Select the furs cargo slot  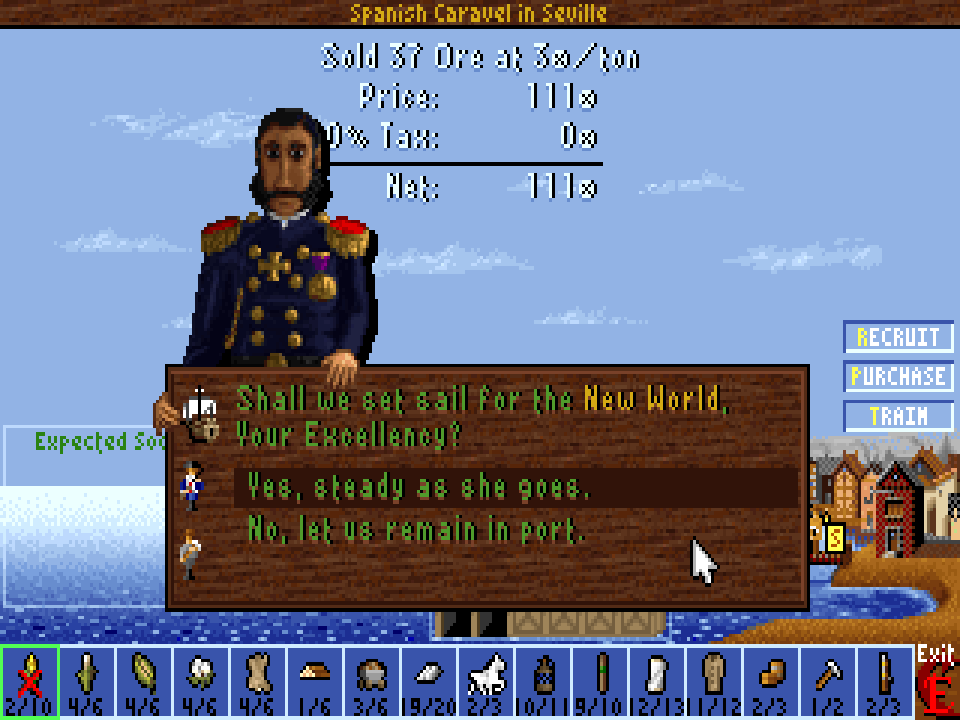click(x=257, y=681)
